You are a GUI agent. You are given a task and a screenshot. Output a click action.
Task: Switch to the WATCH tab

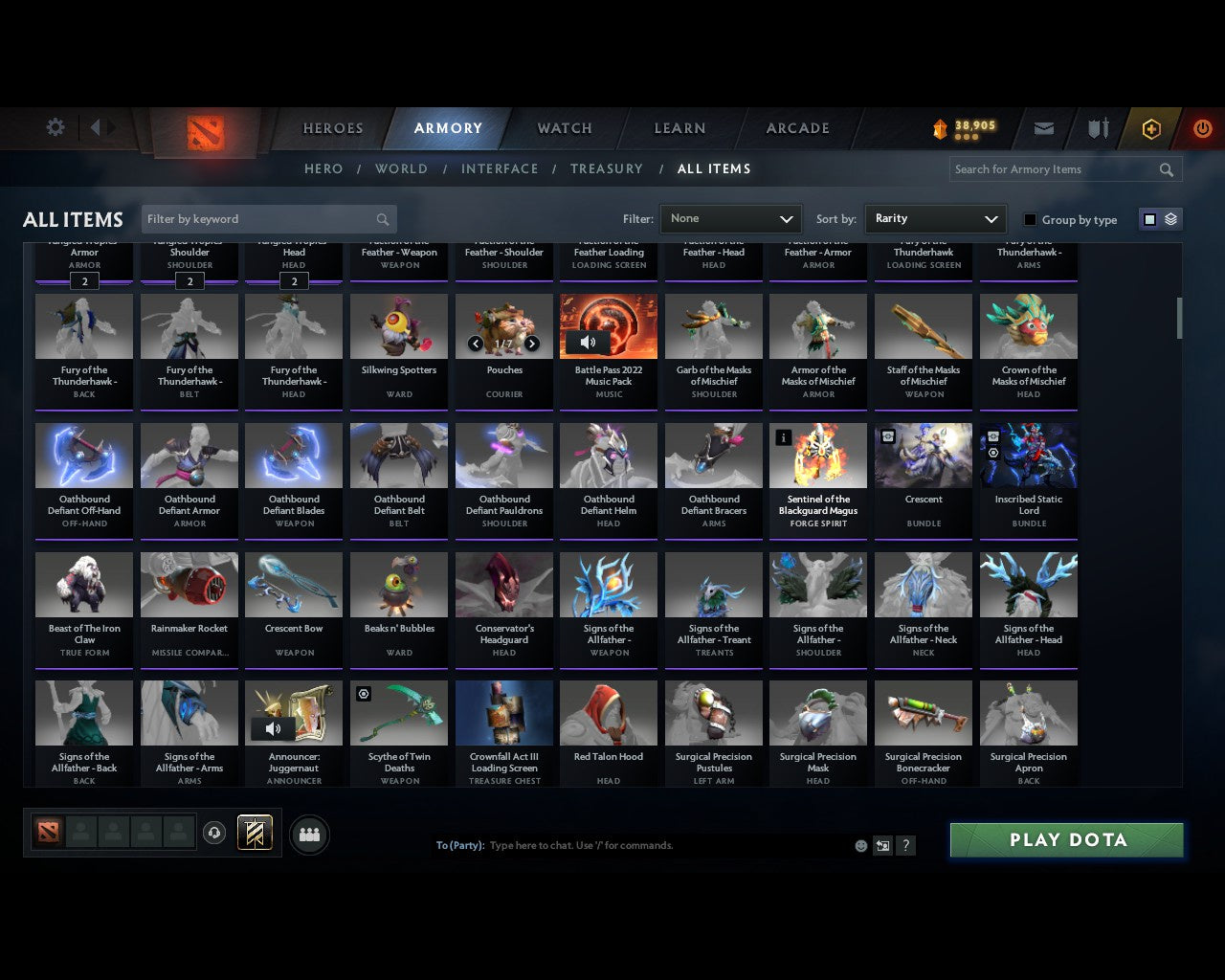(x=564, y=127)
